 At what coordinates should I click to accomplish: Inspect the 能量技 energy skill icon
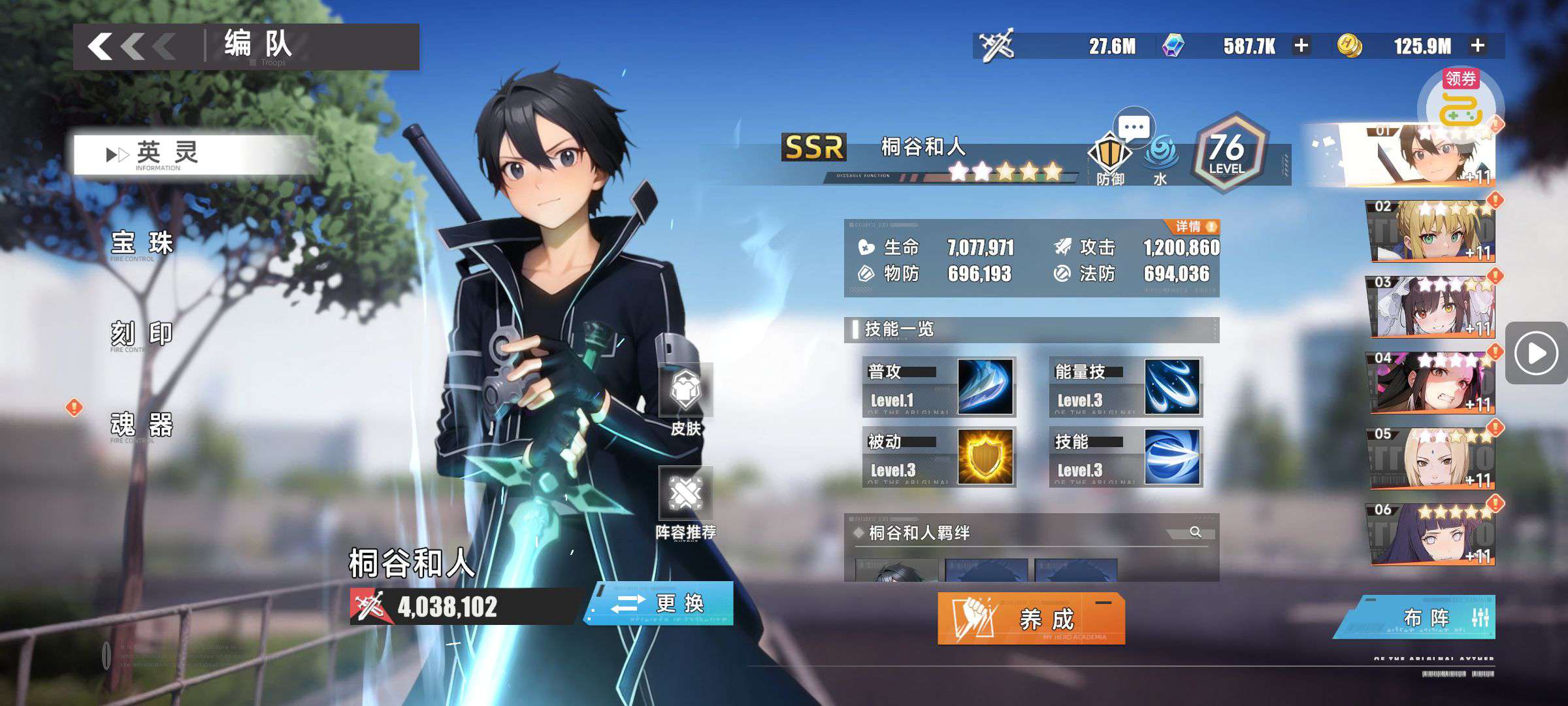click(x=1172, y=386)
